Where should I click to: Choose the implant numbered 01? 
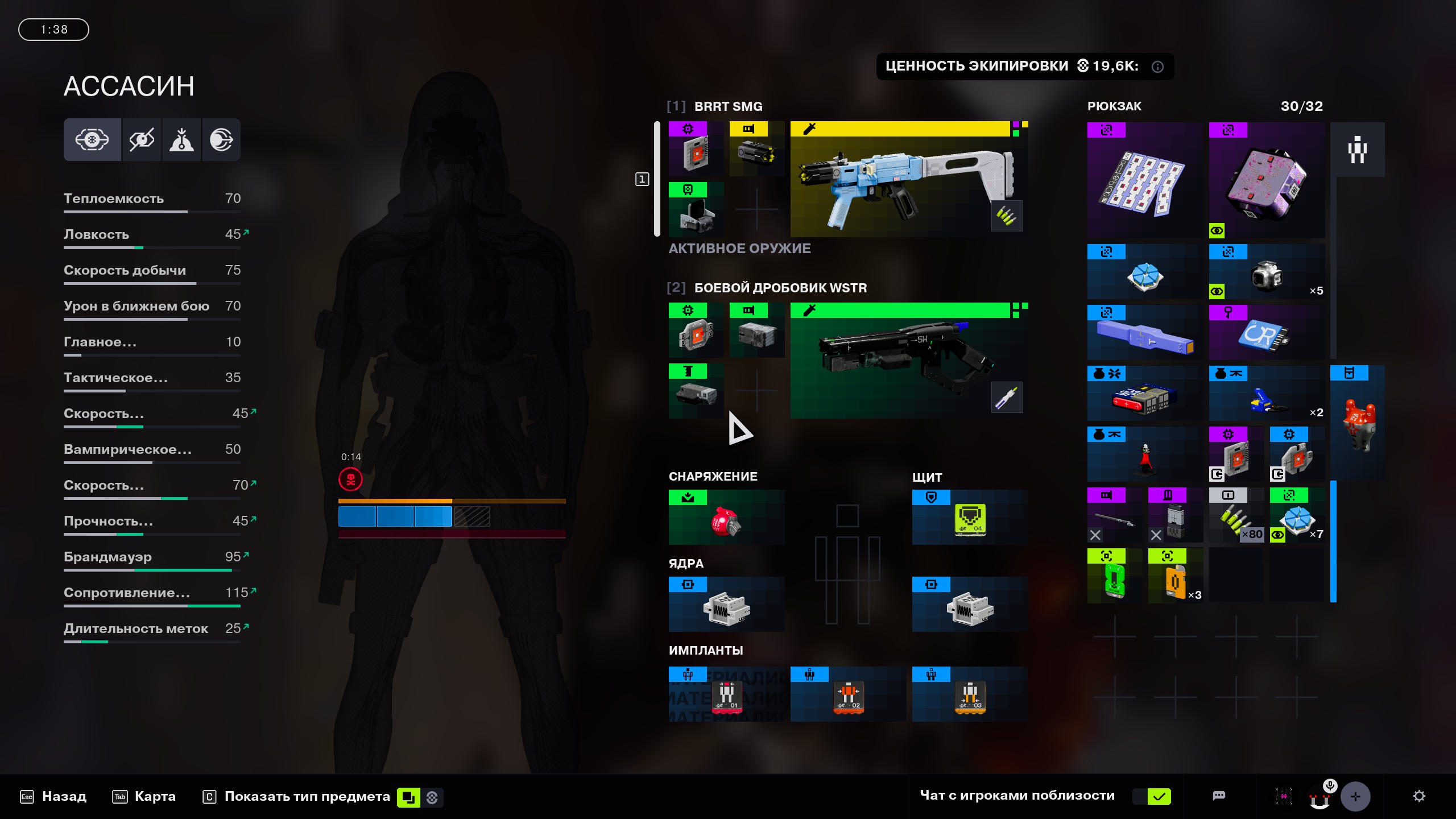tap(726, 694)
